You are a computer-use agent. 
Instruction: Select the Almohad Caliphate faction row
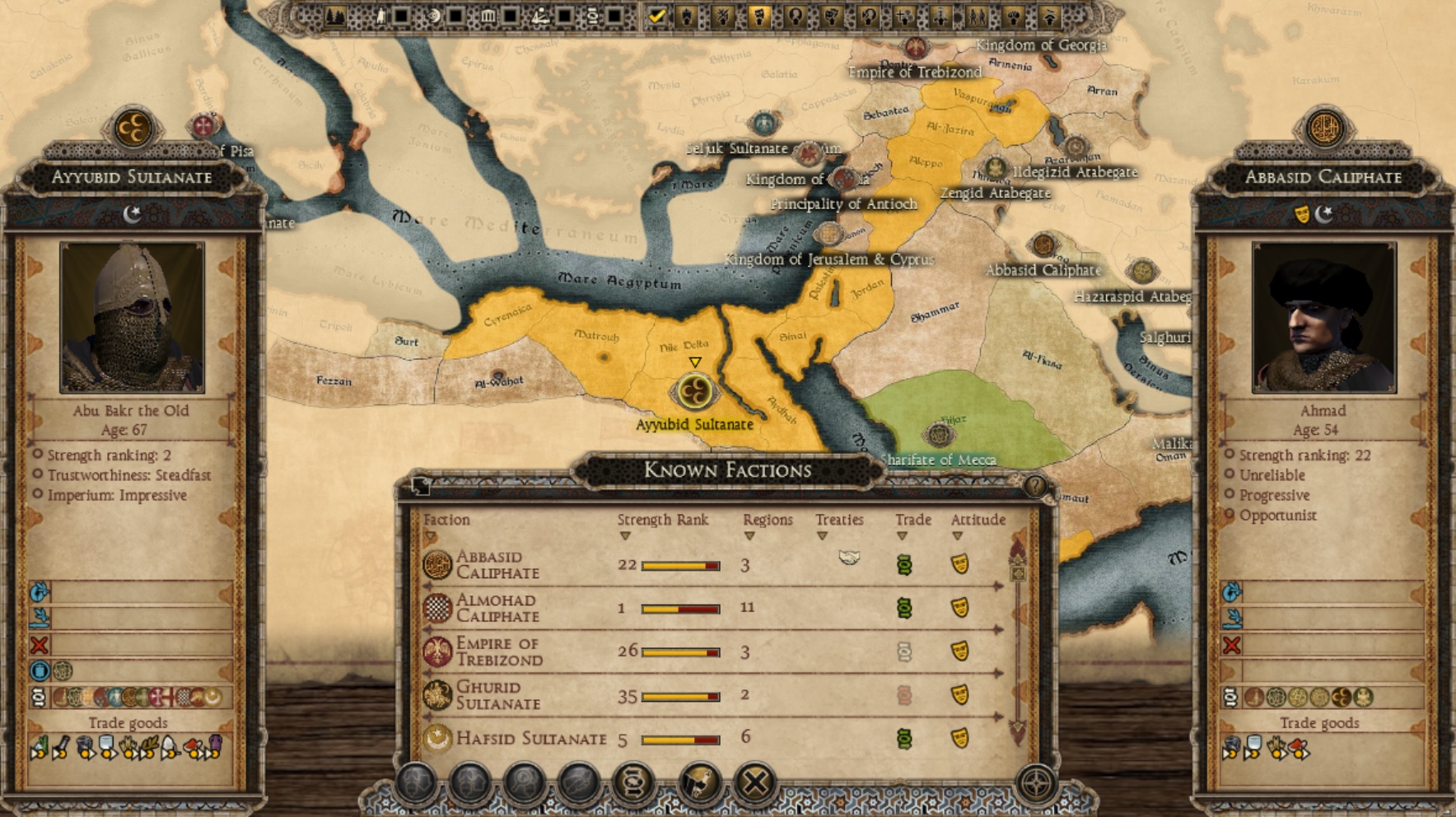click(497, 608)
